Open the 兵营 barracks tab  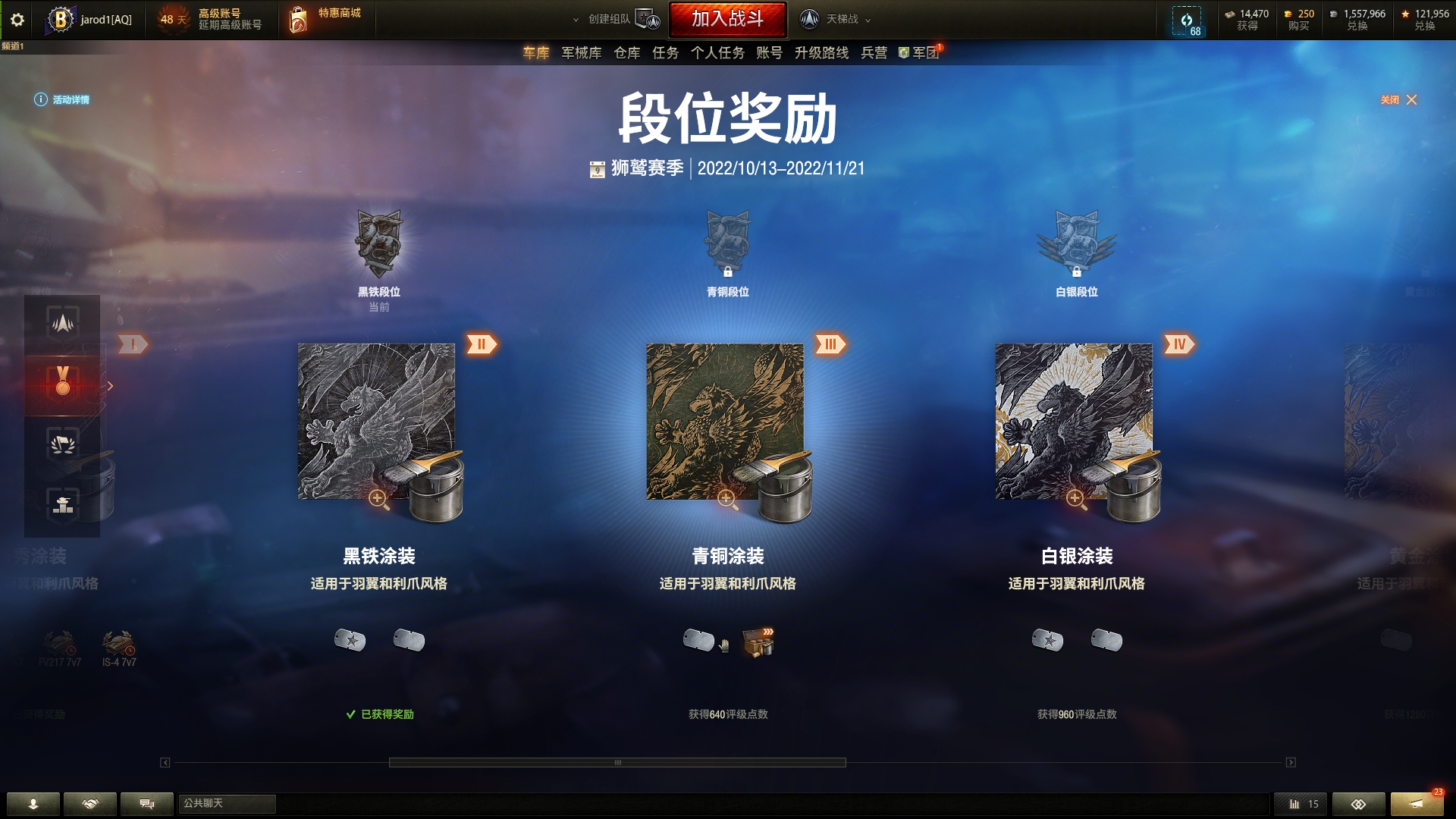874,53
